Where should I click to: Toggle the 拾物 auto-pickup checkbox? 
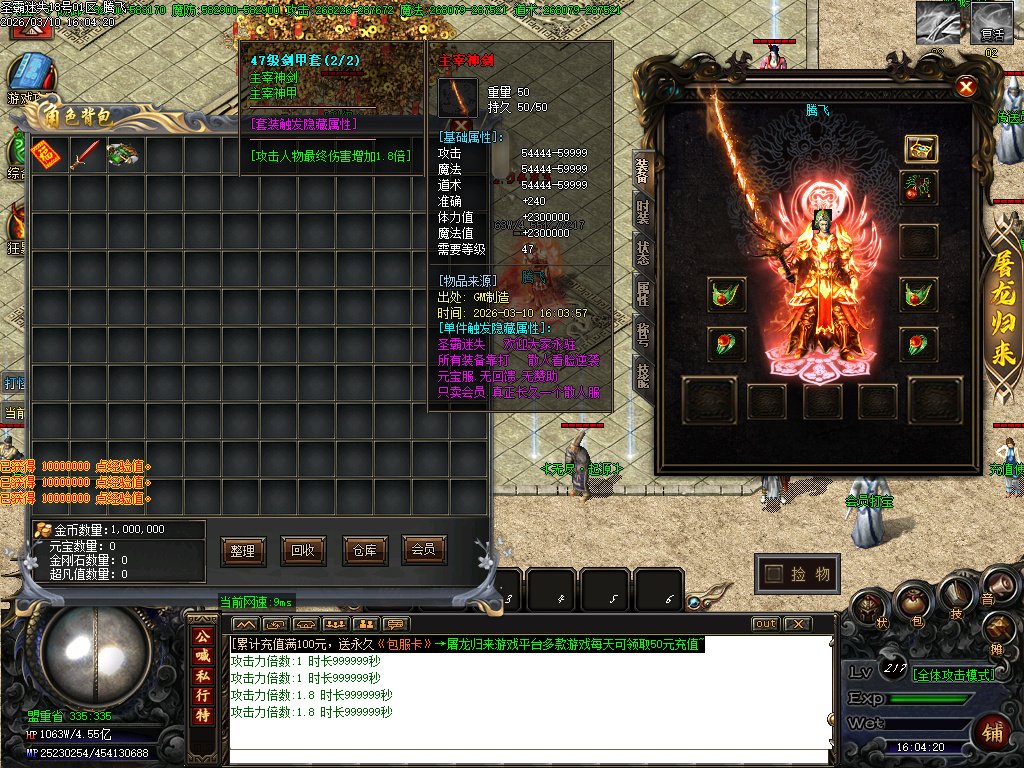tap(773, 574)
